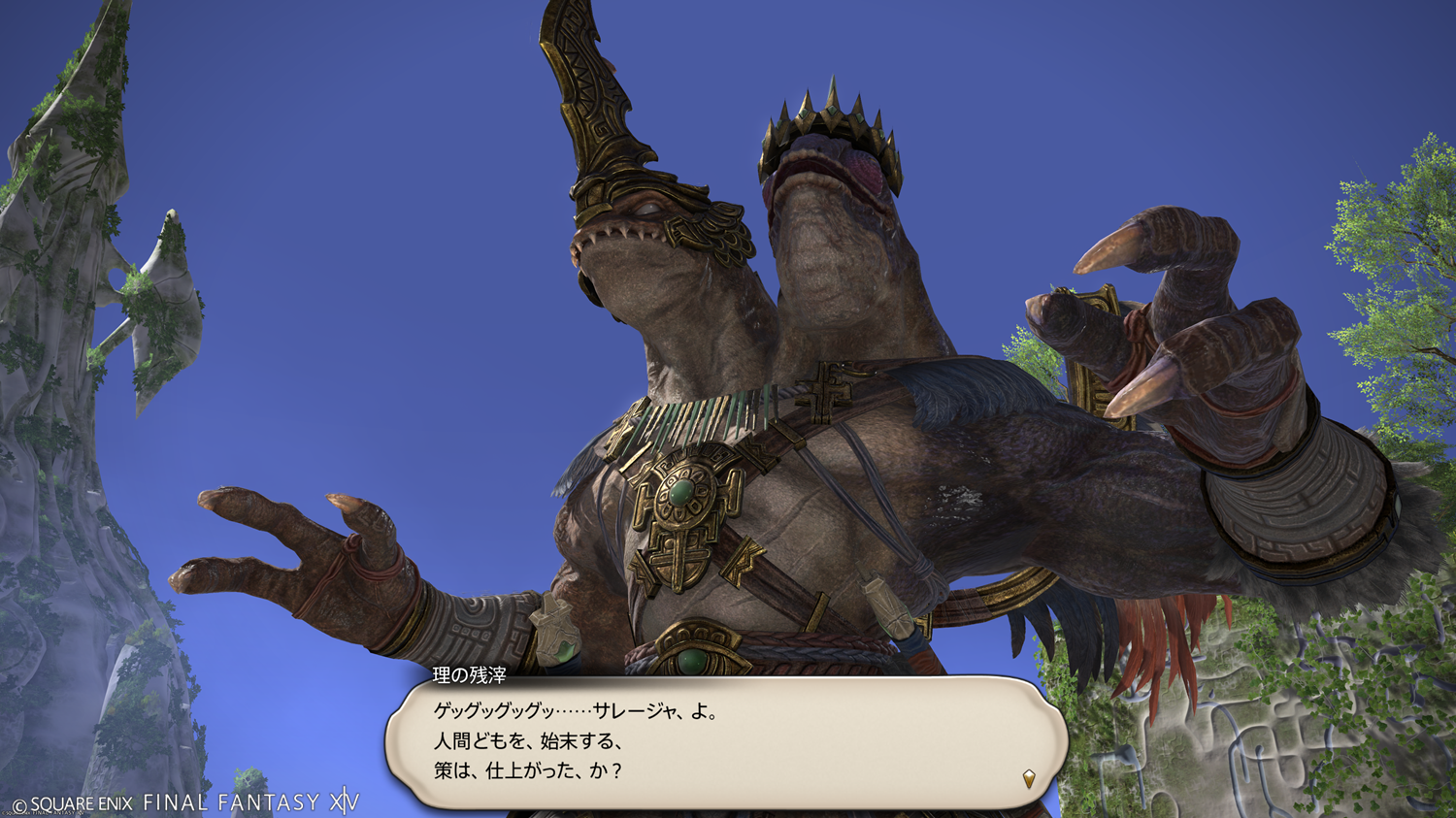
Task: Click the dialogue box text to continue
Action: 577,741
